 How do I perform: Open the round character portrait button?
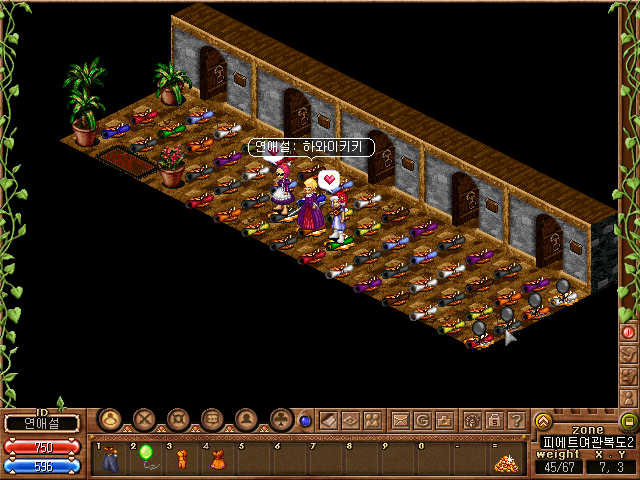pos(246,419)
